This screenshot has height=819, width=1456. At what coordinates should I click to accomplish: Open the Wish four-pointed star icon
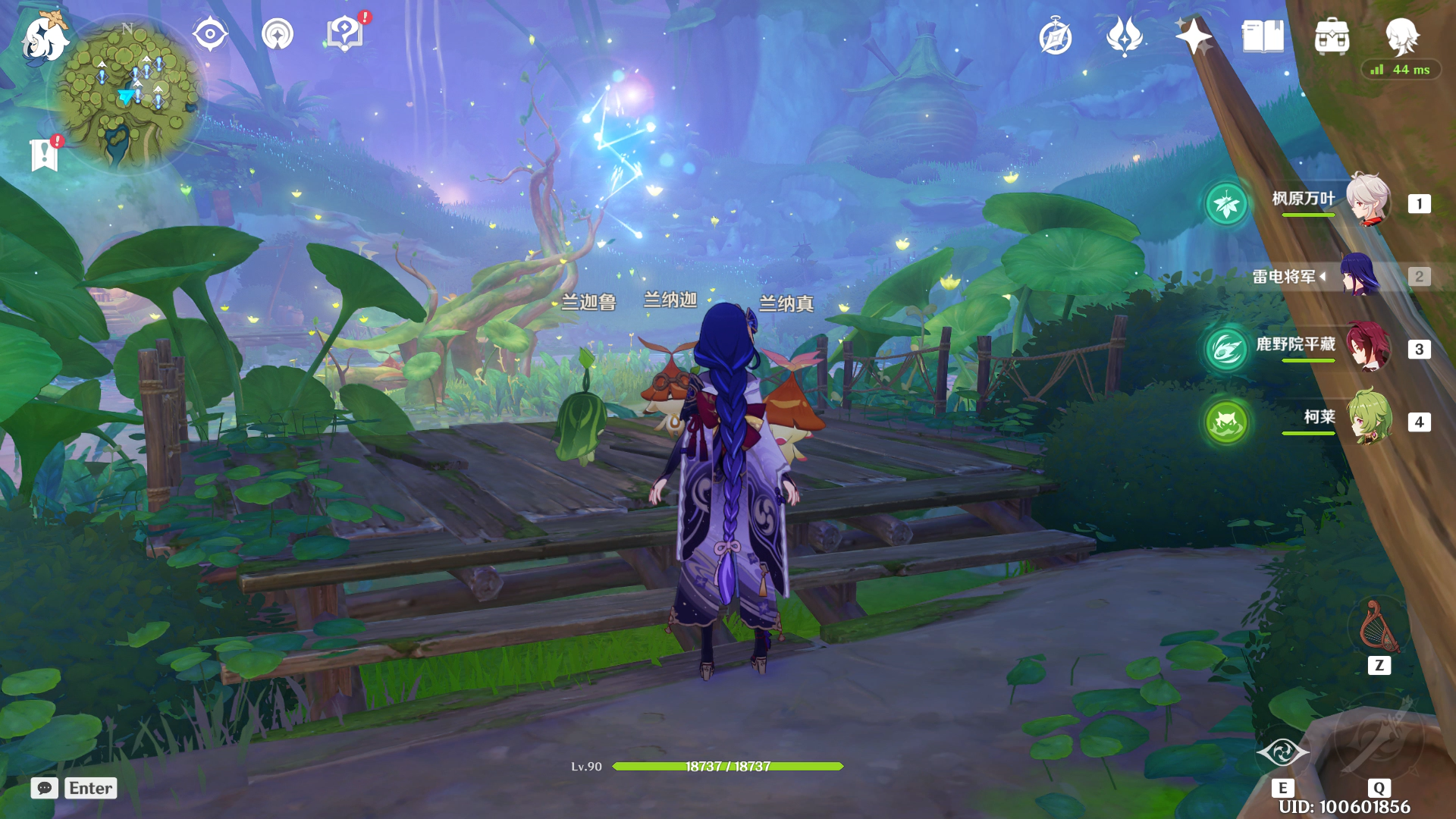1193,36
